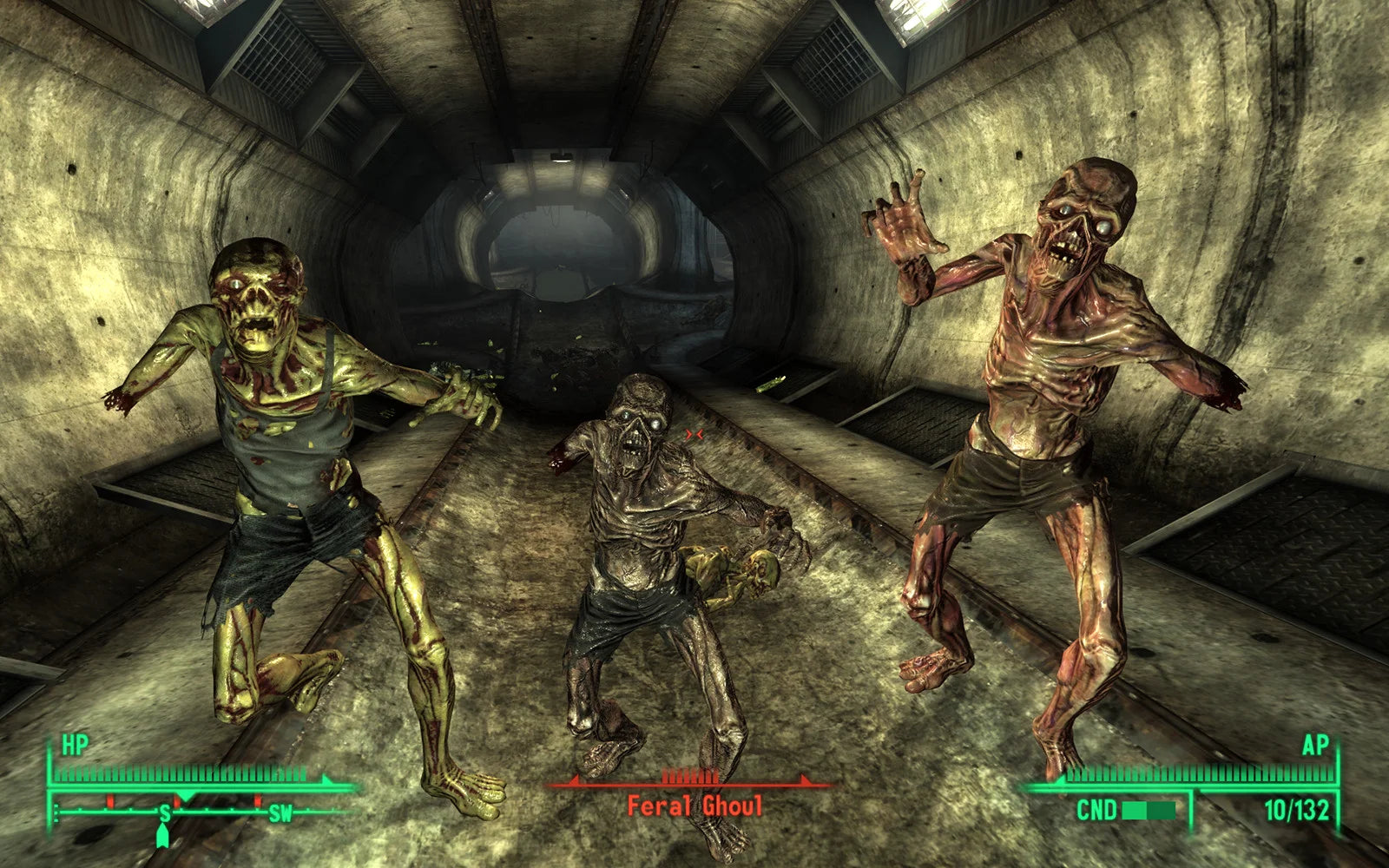Select the S direction marker on the compass
Image resolution: width=1389 pixels, height=868 pixels.
(164, 812)
